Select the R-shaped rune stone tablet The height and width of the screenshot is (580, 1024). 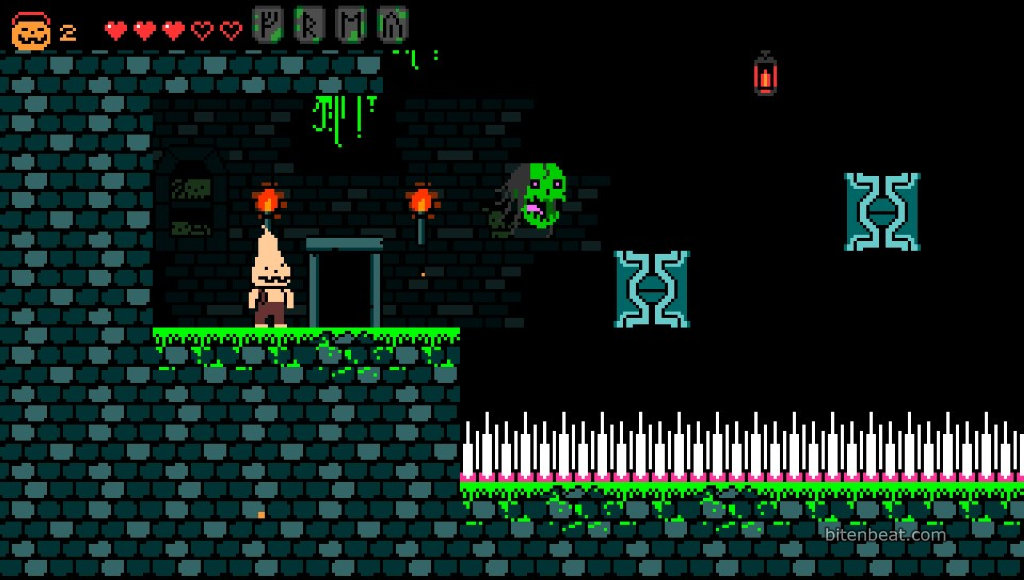[x=309, y=24]
